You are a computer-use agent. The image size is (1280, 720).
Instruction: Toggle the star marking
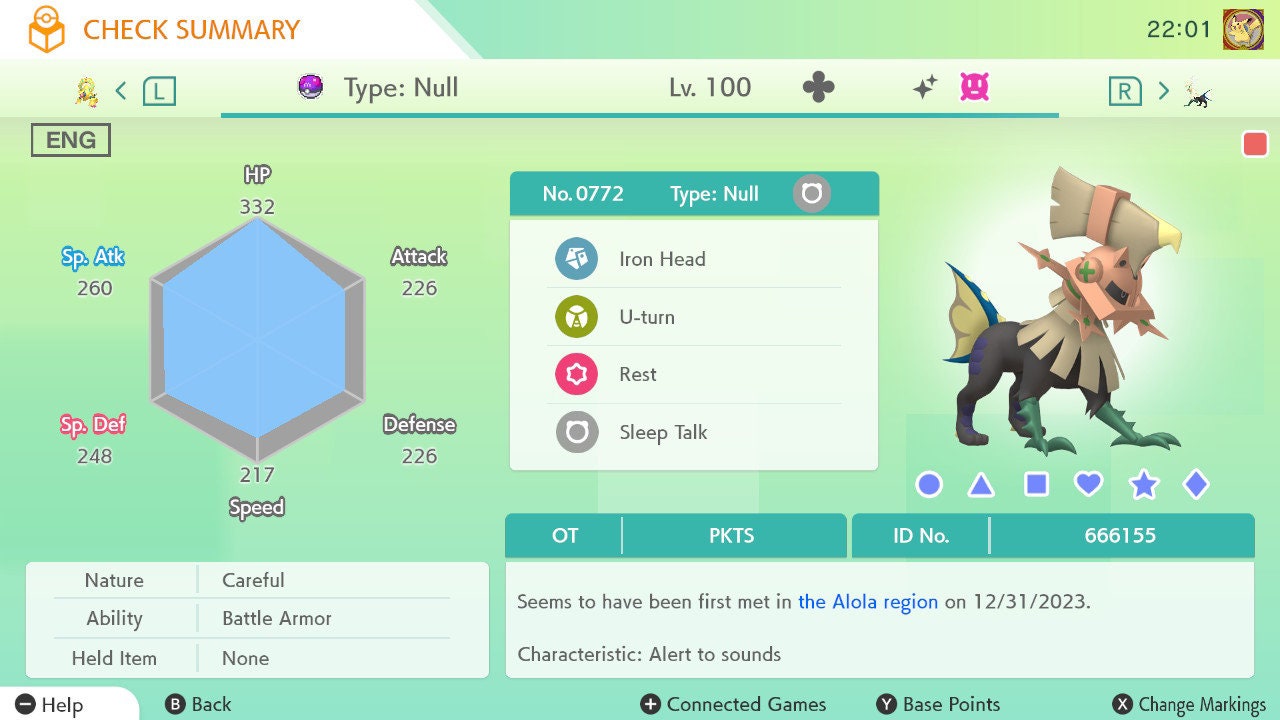(x=1143, y=486)
